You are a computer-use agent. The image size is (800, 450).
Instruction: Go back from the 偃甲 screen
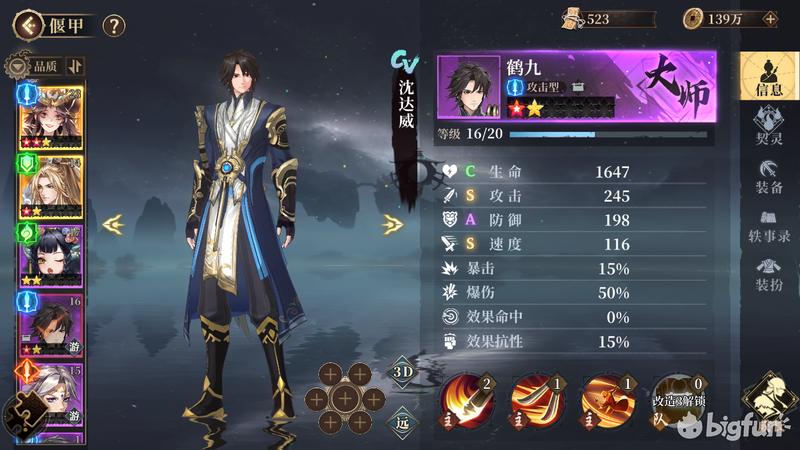tap(22, 24)
